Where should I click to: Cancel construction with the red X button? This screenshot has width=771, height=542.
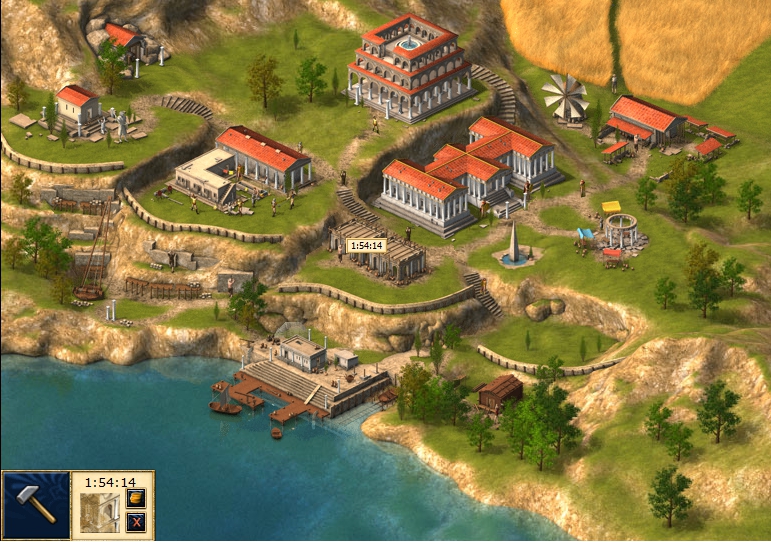click(137, 521)
